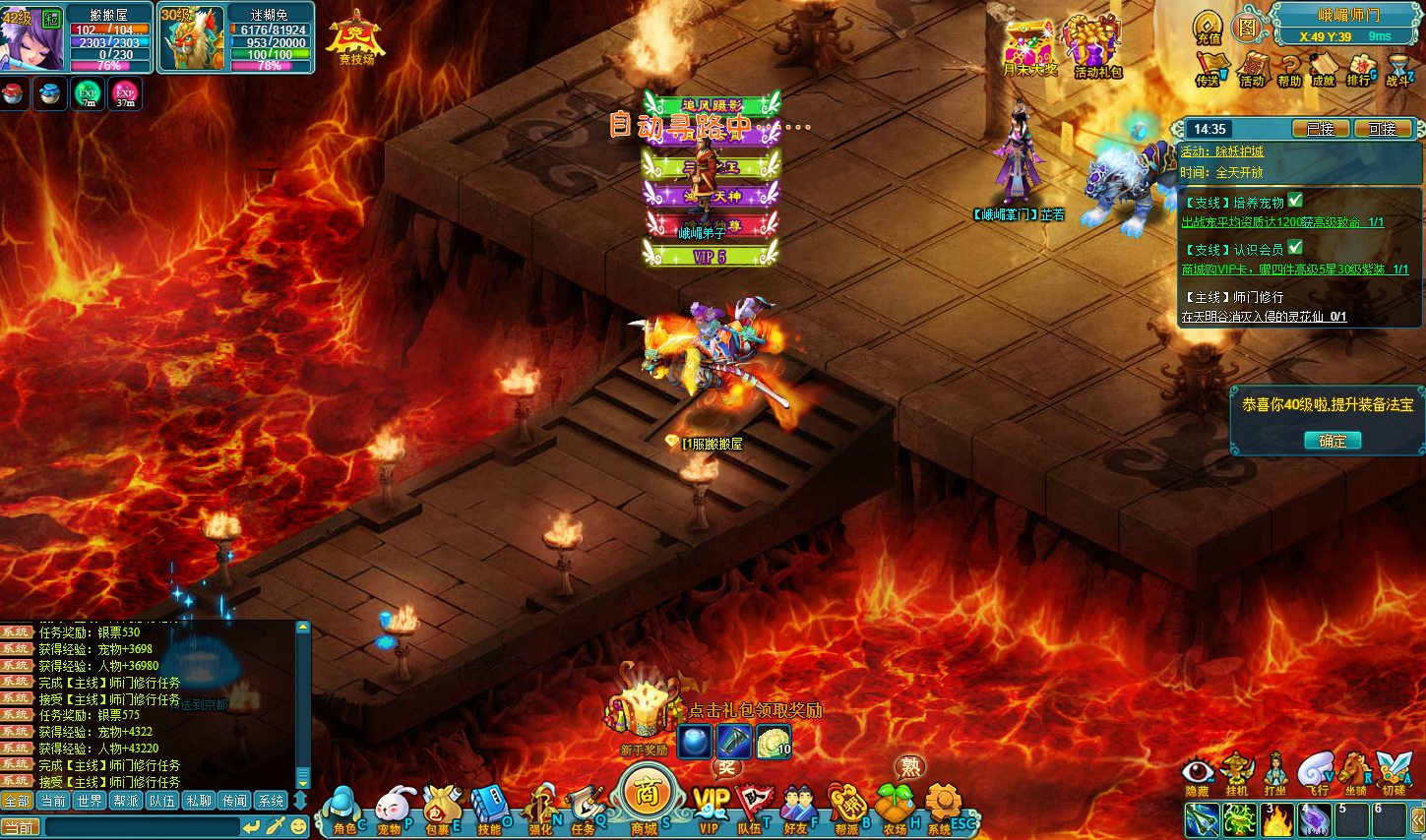Activate the flame skill in slot 3

1277,820
